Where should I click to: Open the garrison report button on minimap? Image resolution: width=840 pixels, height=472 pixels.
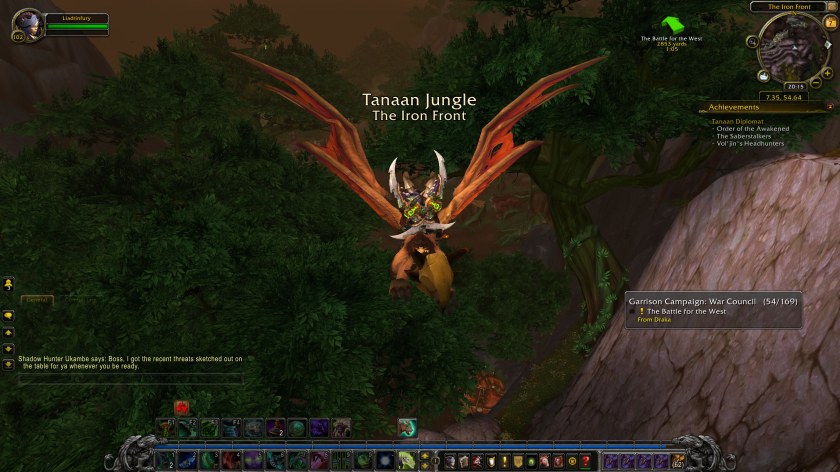[x=763, y=75]
